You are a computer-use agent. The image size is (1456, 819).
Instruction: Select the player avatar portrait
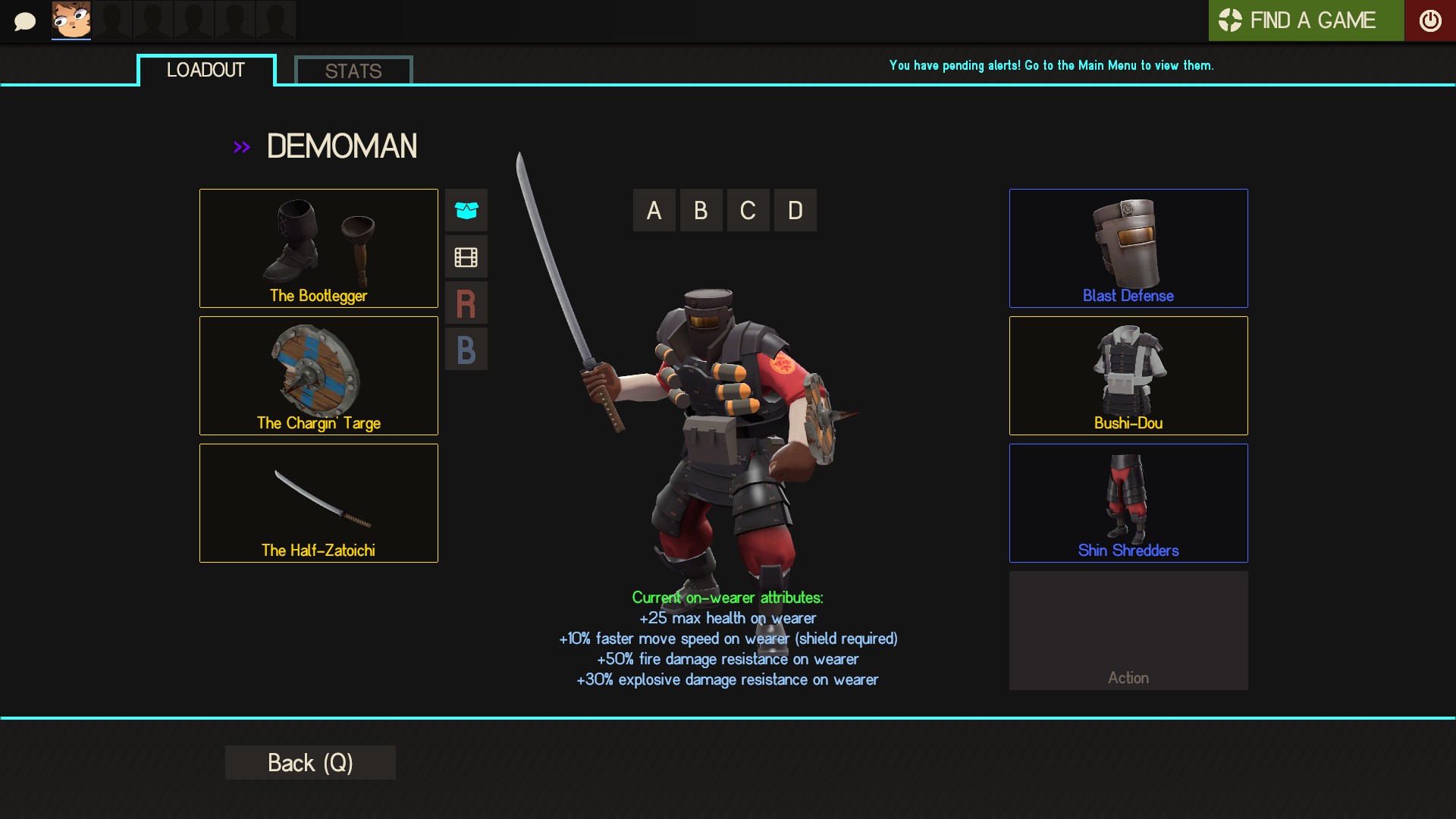coord(71,20)
